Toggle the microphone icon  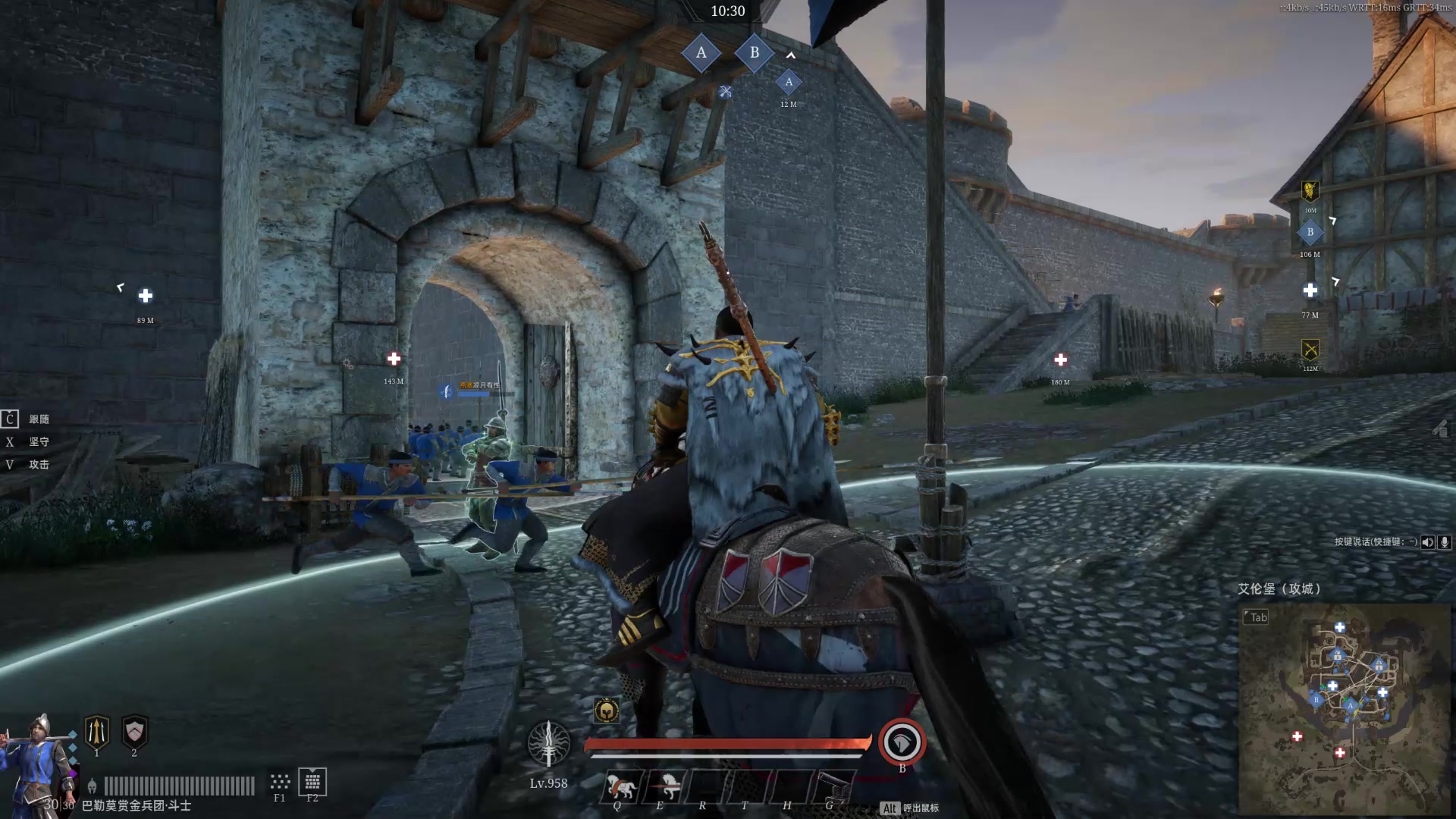click(1445, 542)
